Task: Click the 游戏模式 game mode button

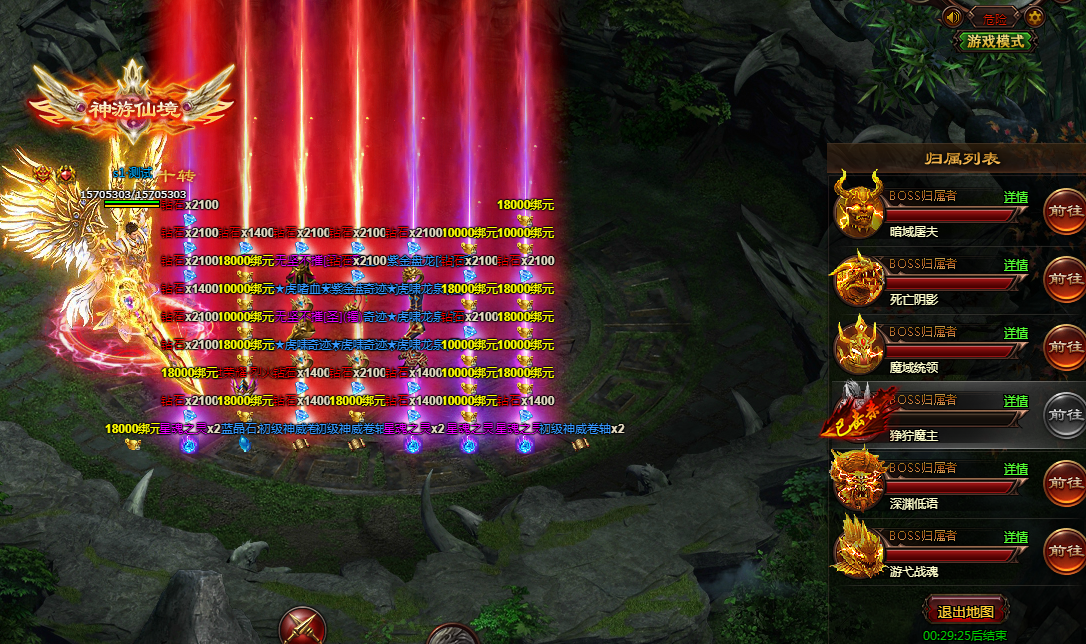Action: [x=996, y=42]
